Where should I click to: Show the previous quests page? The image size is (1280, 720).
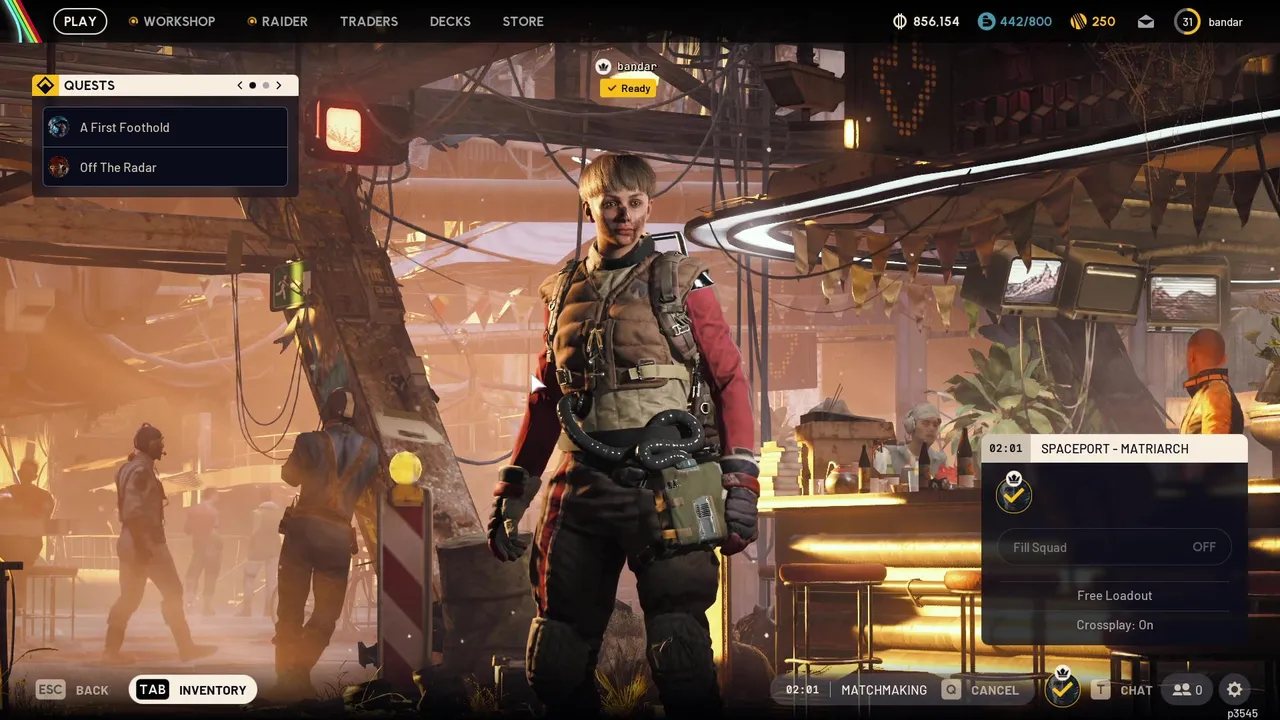240,86
